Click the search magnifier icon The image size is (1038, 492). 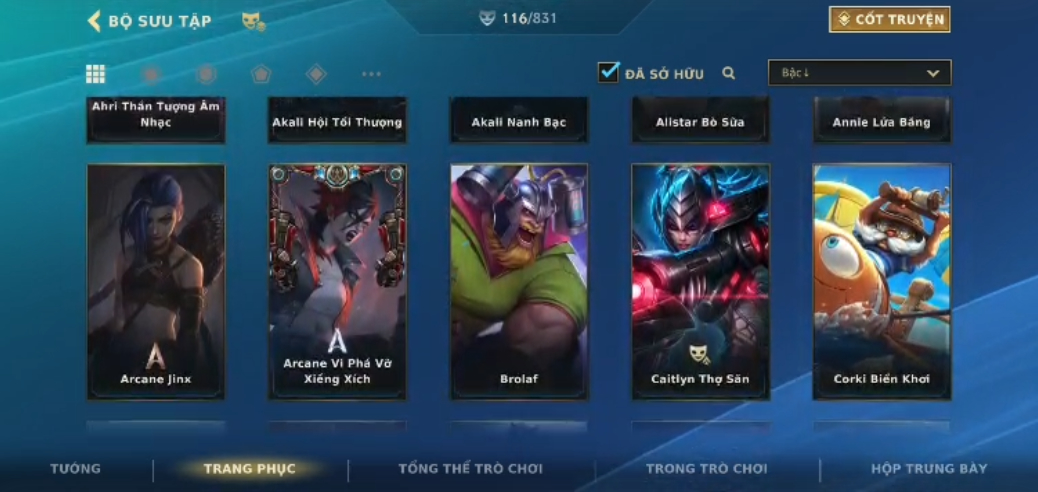pos(729,73)
